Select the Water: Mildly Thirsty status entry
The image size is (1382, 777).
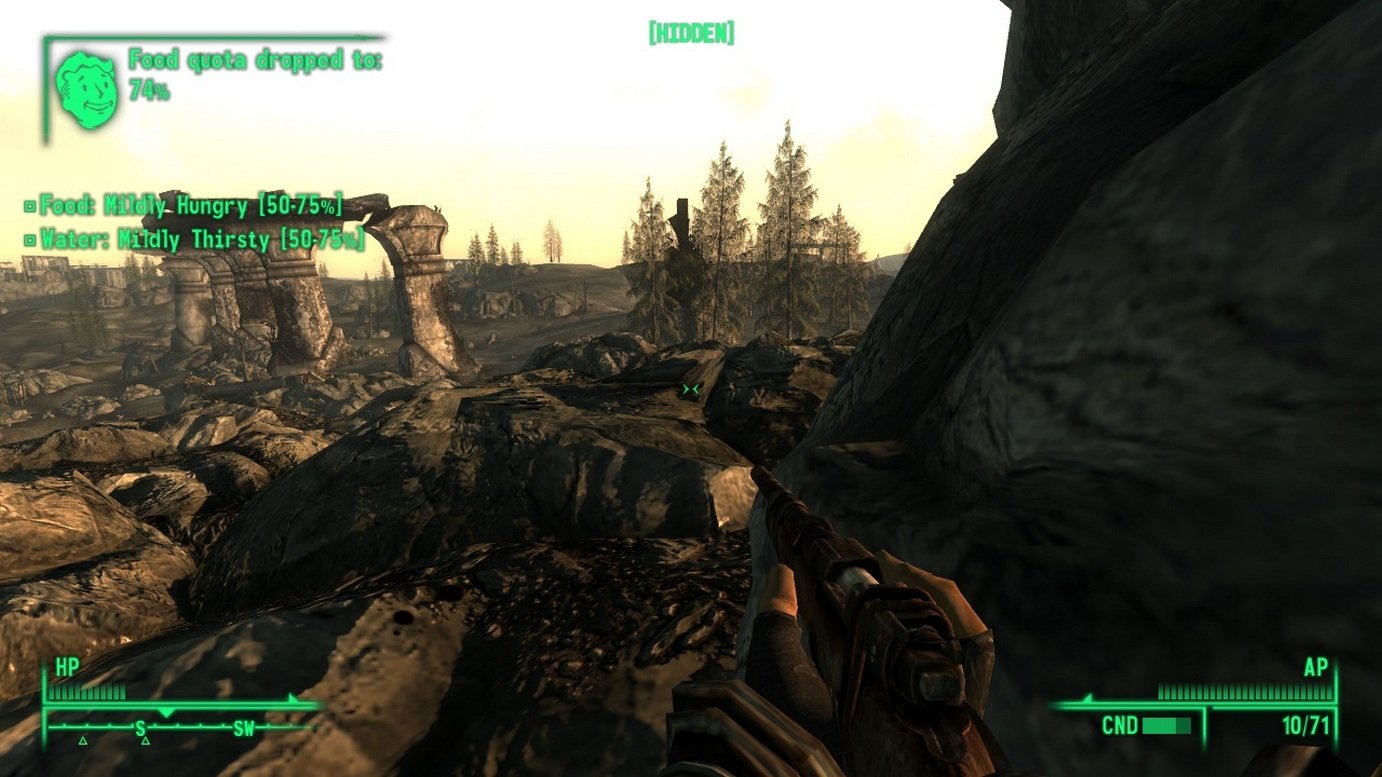point(195,240)
